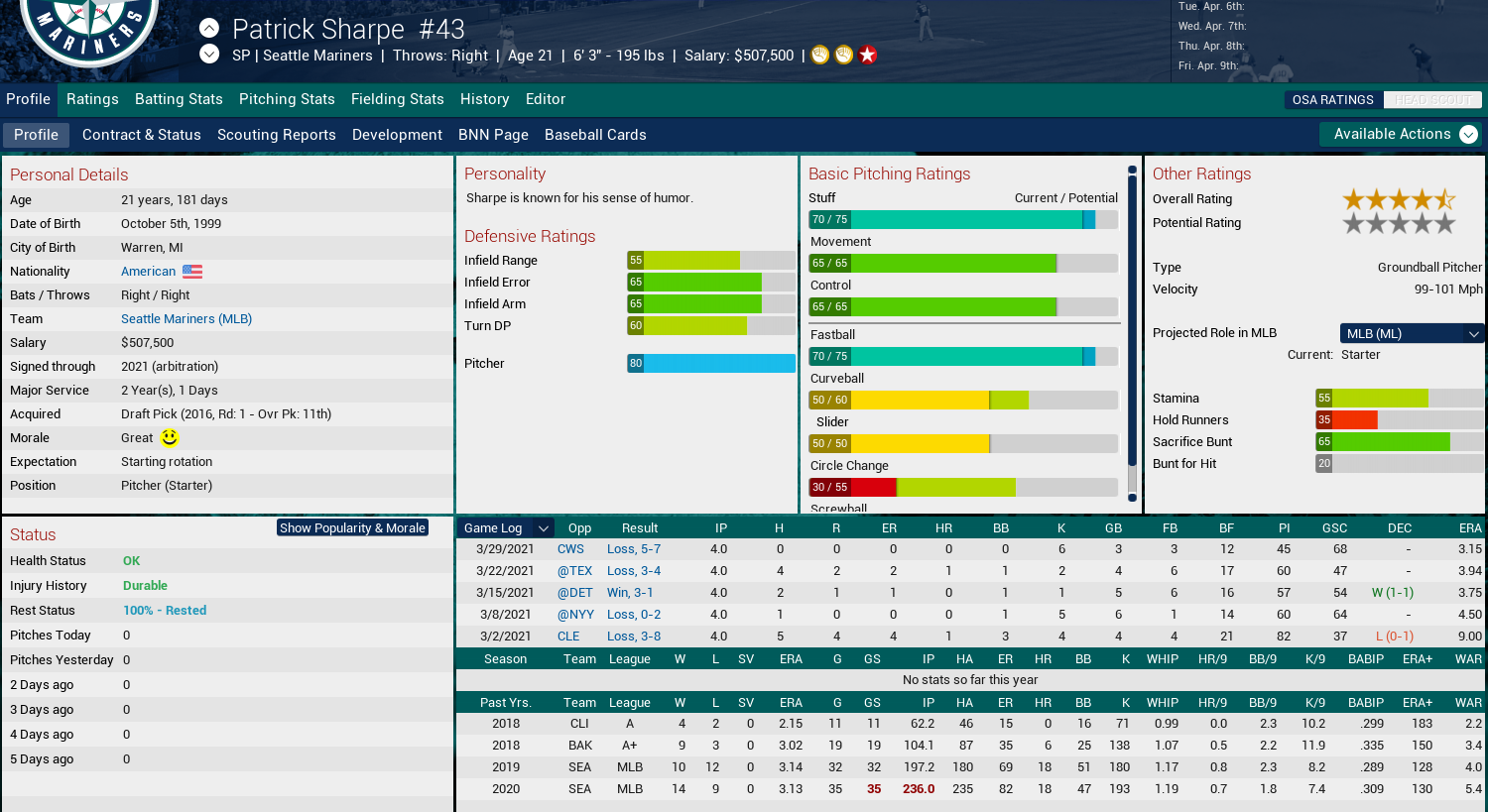Click Show Popularity & Morale button
This screenshot has width=1488, height=812.
tap(352, 527)
